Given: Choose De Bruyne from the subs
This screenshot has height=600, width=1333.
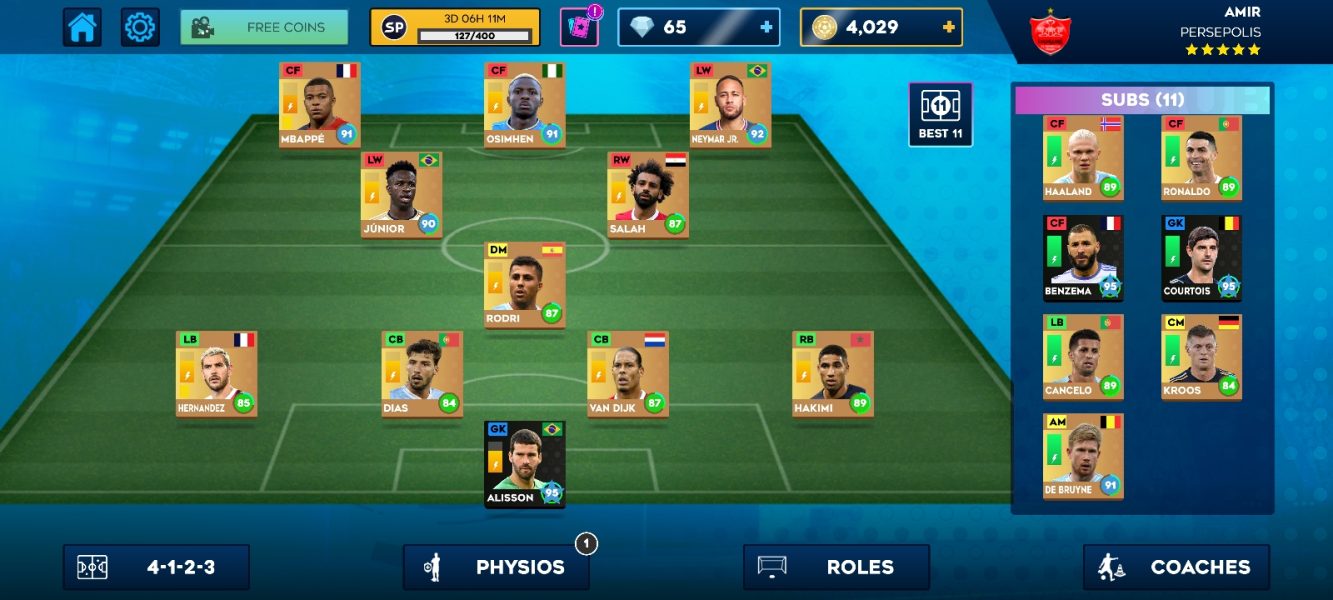Looking at the screenshot, I should 1083,456.
